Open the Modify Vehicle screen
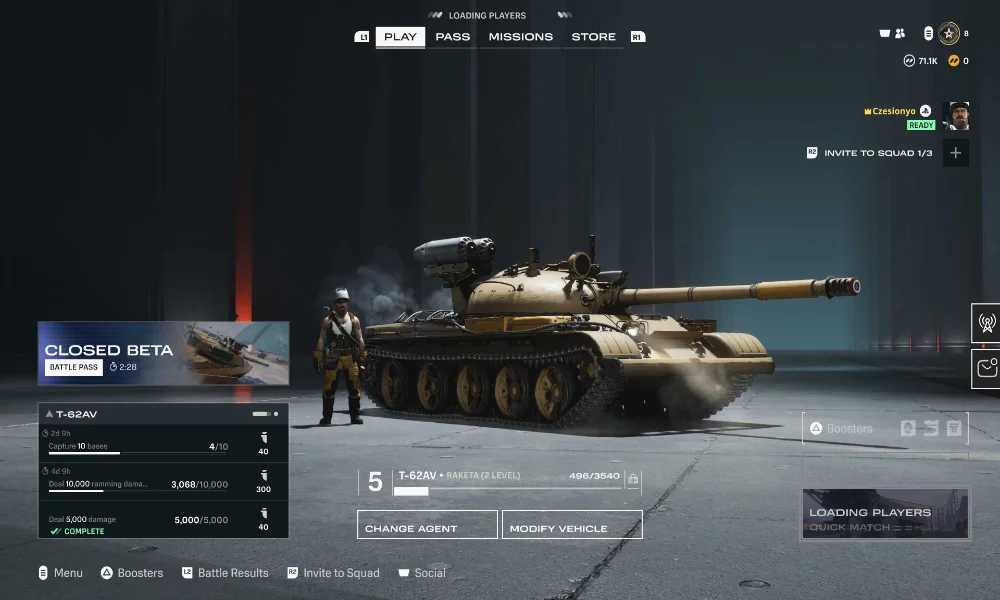Image resolution: width=1000 pixels, height=600 pixels. tap(572, 526)
